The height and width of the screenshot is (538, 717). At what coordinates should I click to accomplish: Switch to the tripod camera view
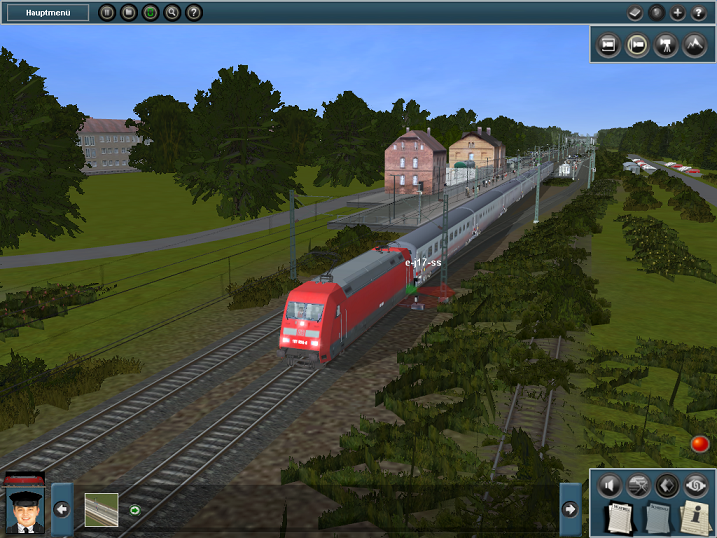click(x=665, y=45)
